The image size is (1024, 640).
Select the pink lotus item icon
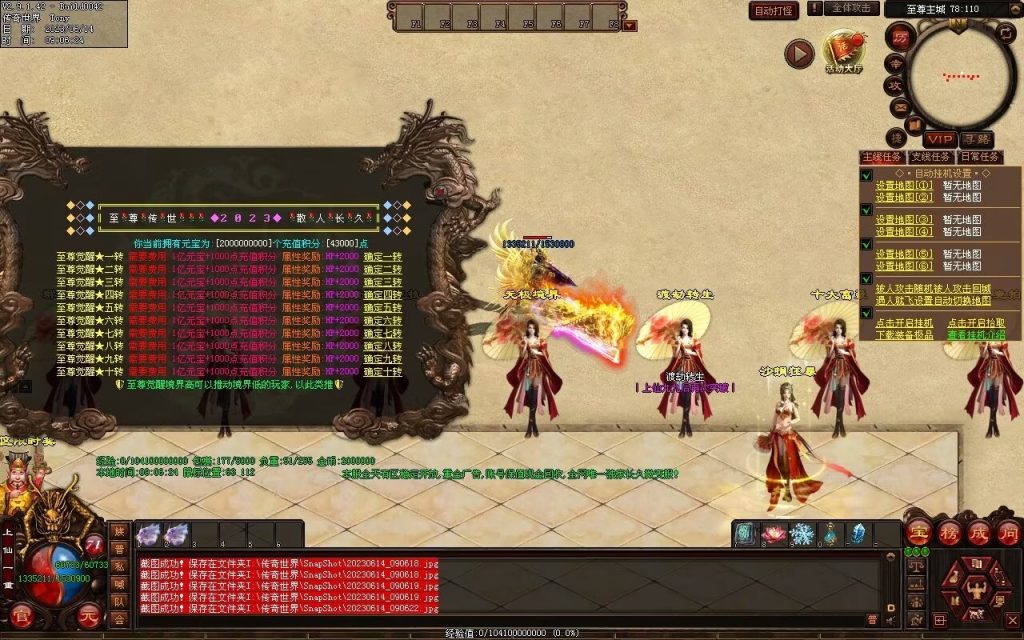pyautogui.click(x=774, y=534)
